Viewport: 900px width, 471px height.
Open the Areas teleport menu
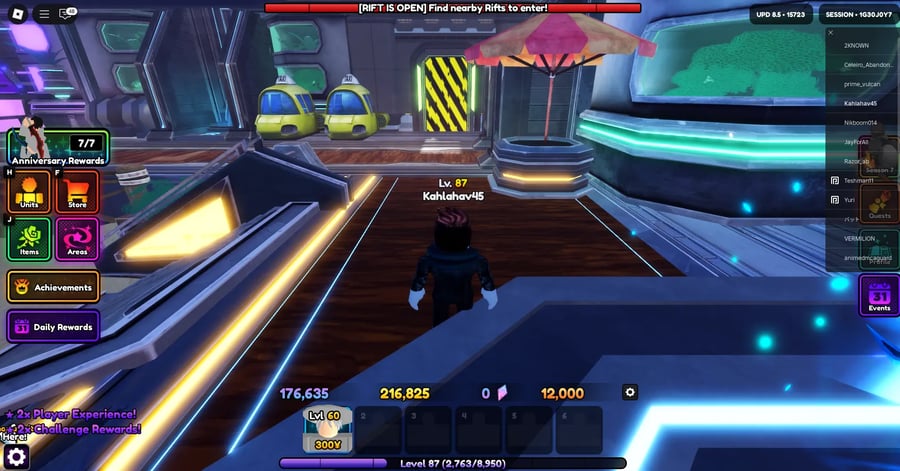click(x=77, y=239)
